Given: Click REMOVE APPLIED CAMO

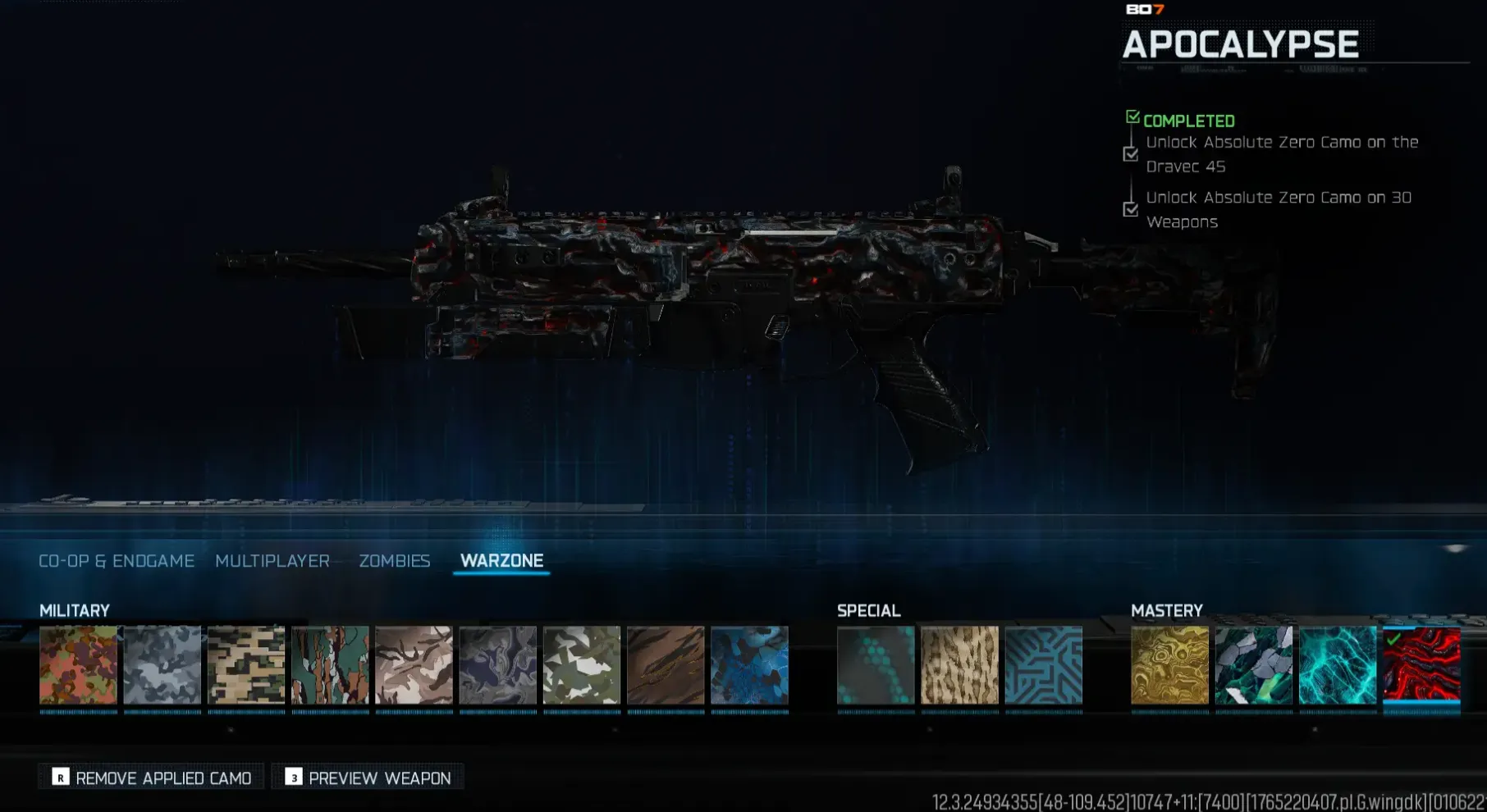Looking at the screenshot, I should tap(150, 777).
